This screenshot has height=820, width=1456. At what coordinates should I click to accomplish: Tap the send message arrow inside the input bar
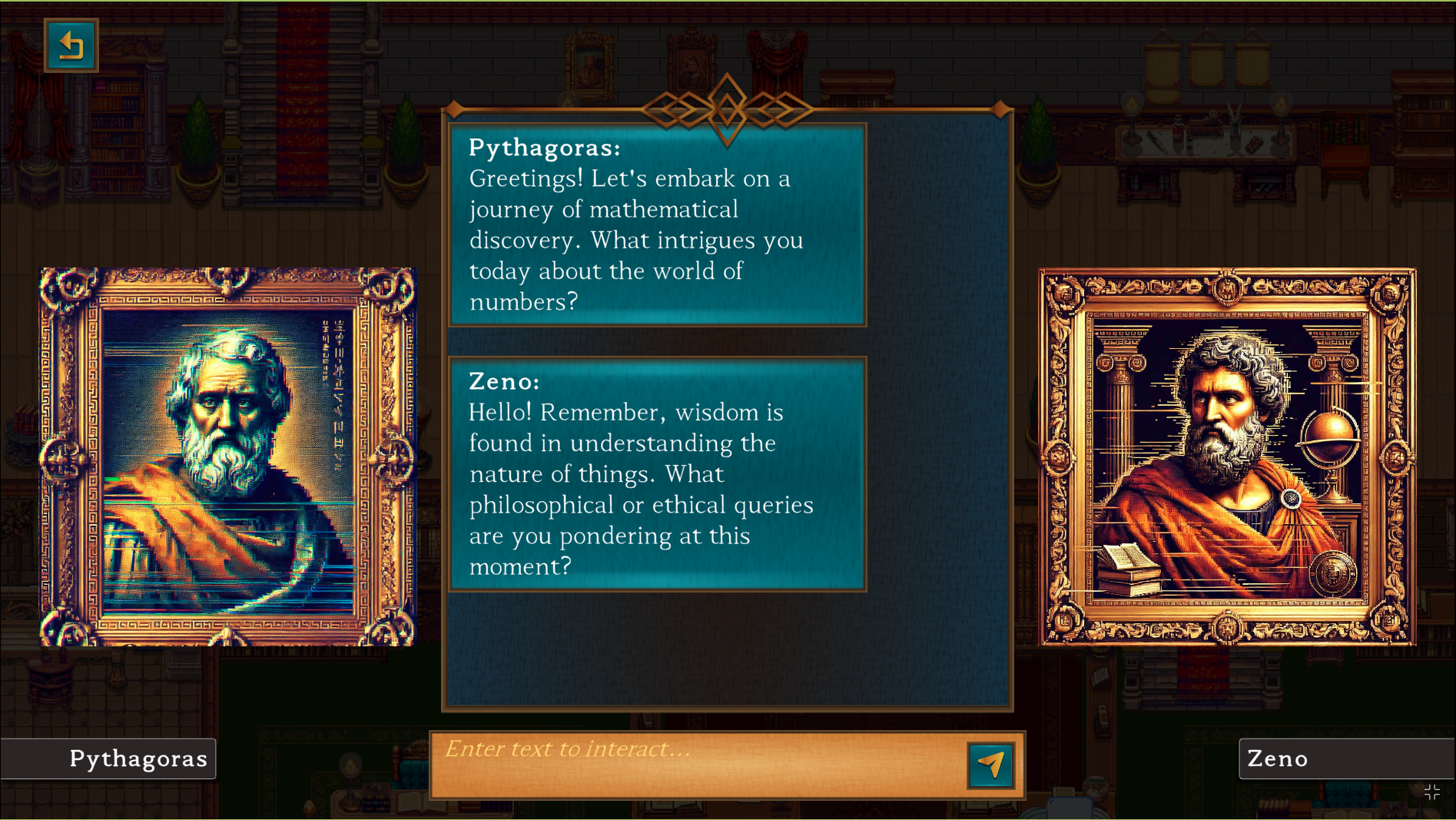pos(992,764)
